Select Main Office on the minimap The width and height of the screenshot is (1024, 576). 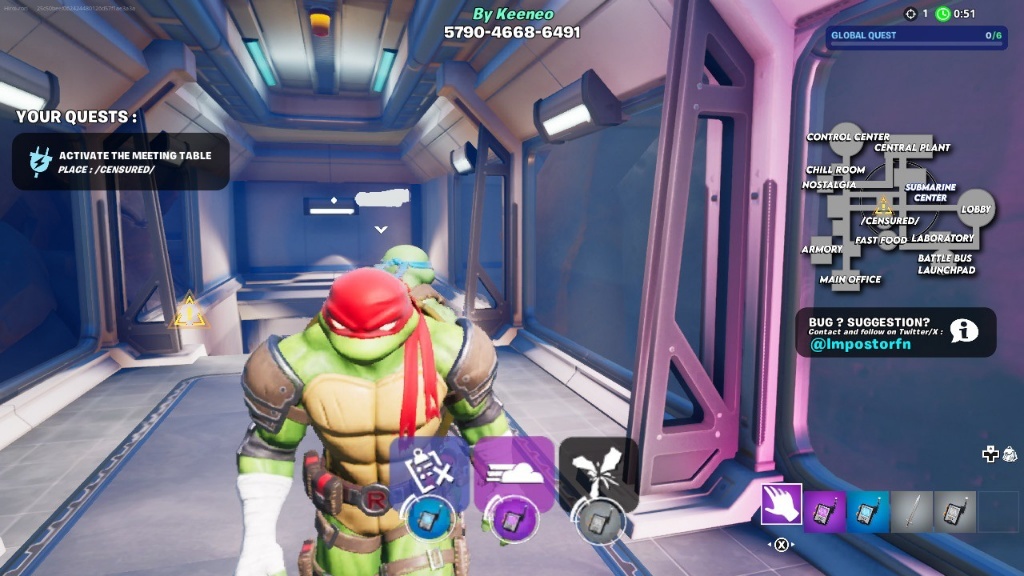pos(850,279)
